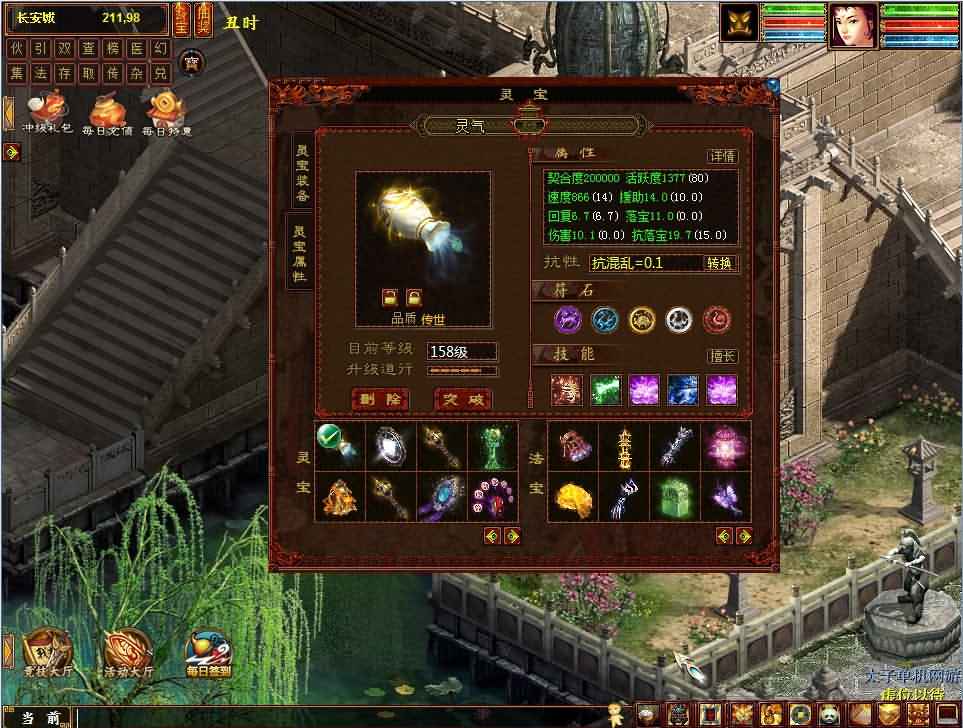Click the 删除 delete button
Viewport: 963px width, 728px height.
tap(381, 399)
